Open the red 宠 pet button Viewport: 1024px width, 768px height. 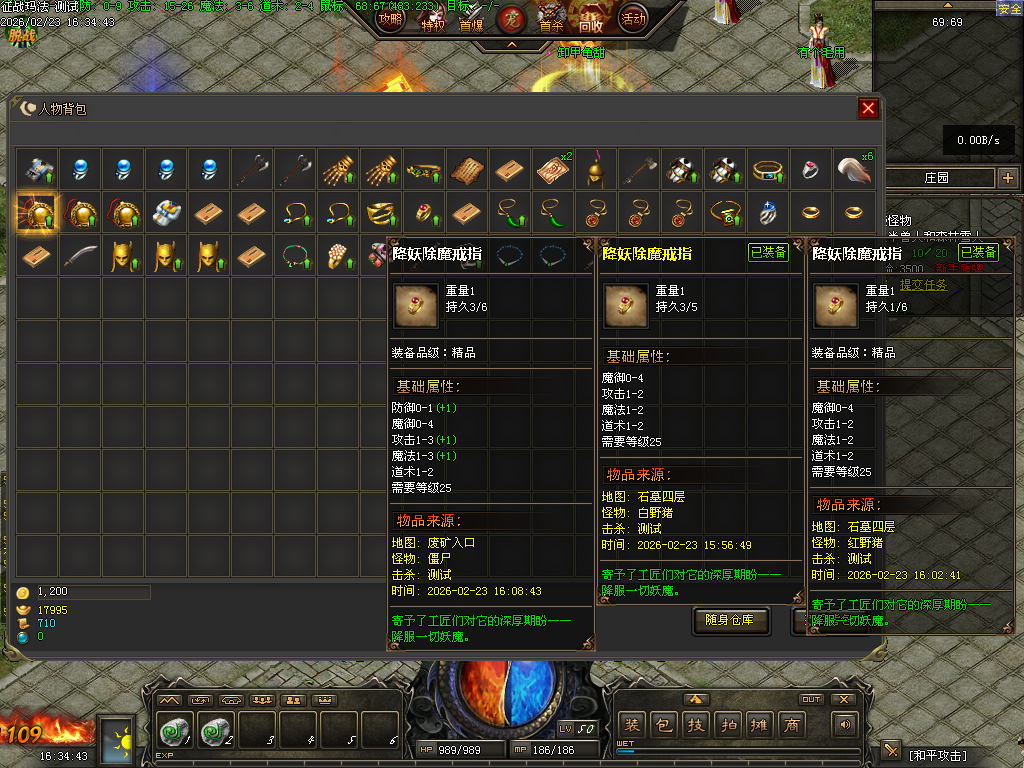pos(511,18)
